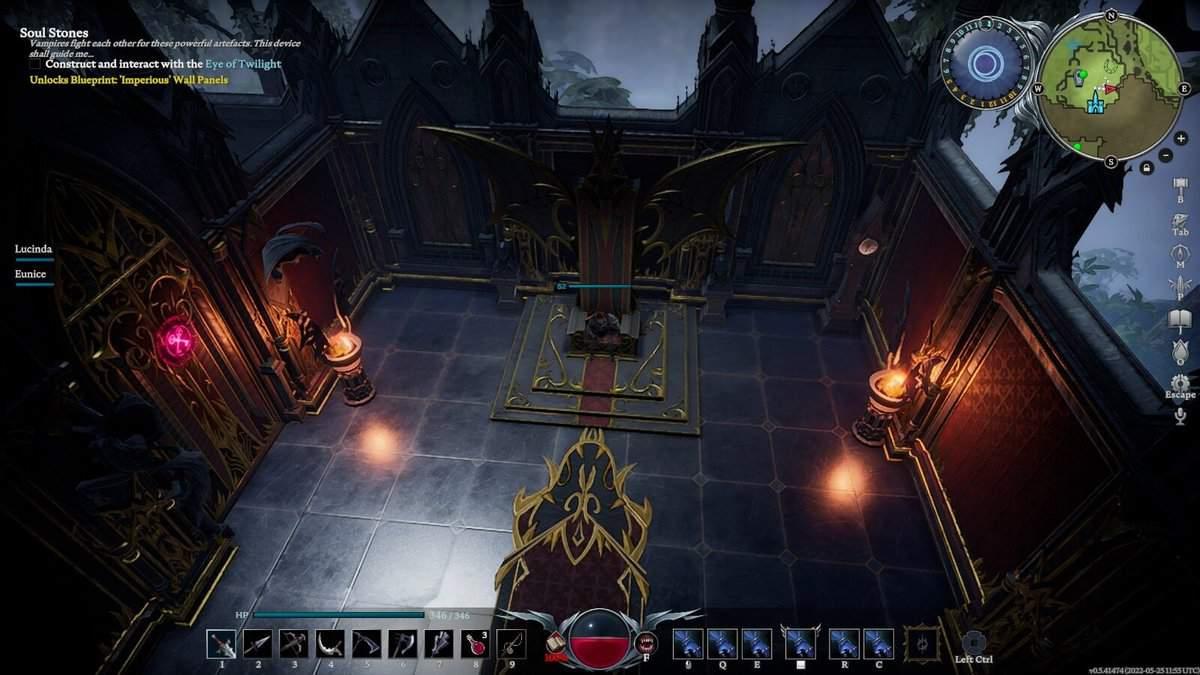
Task: Select the crossbow in hotbar slot 3
Action: coord(293,644)
